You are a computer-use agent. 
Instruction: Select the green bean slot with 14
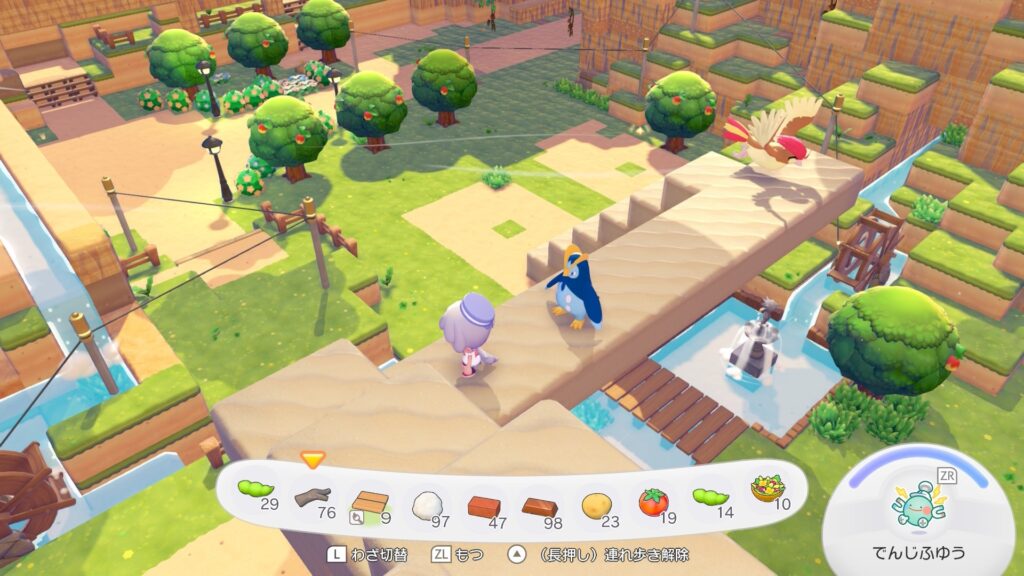711,497
